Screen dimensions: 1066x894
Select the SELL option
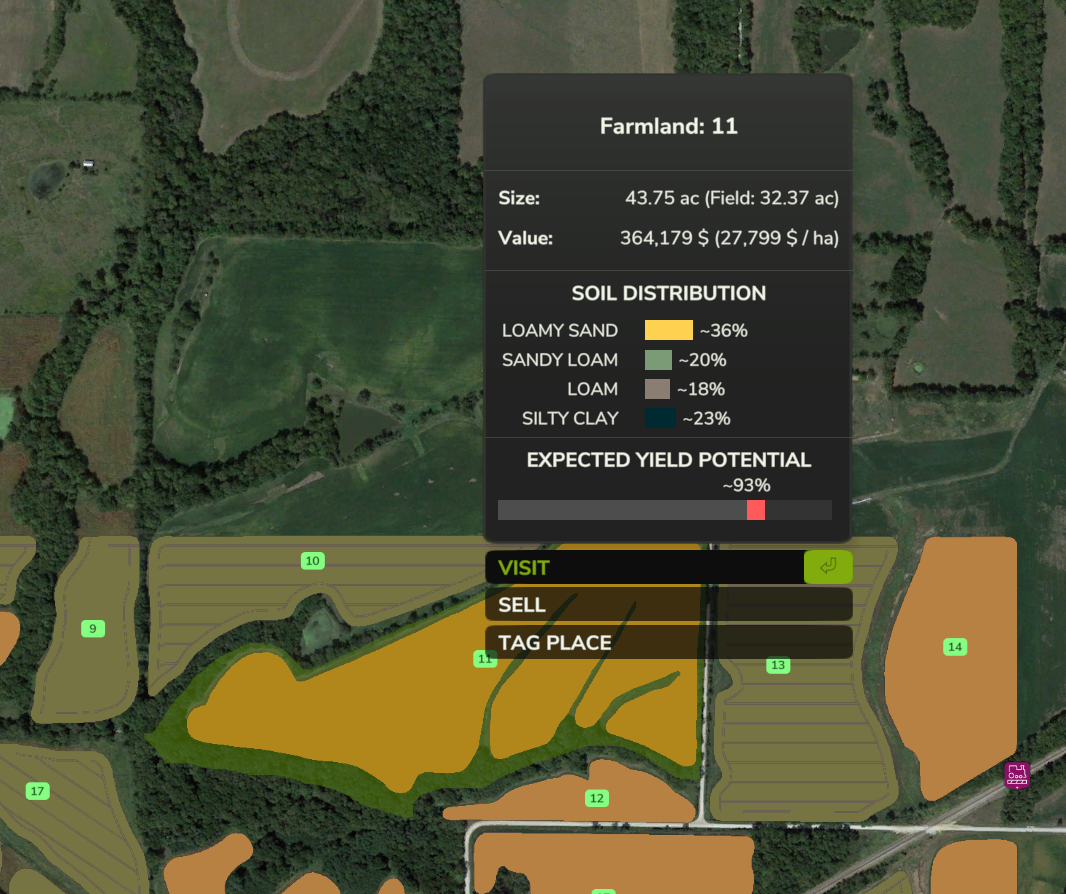(668, 605)
